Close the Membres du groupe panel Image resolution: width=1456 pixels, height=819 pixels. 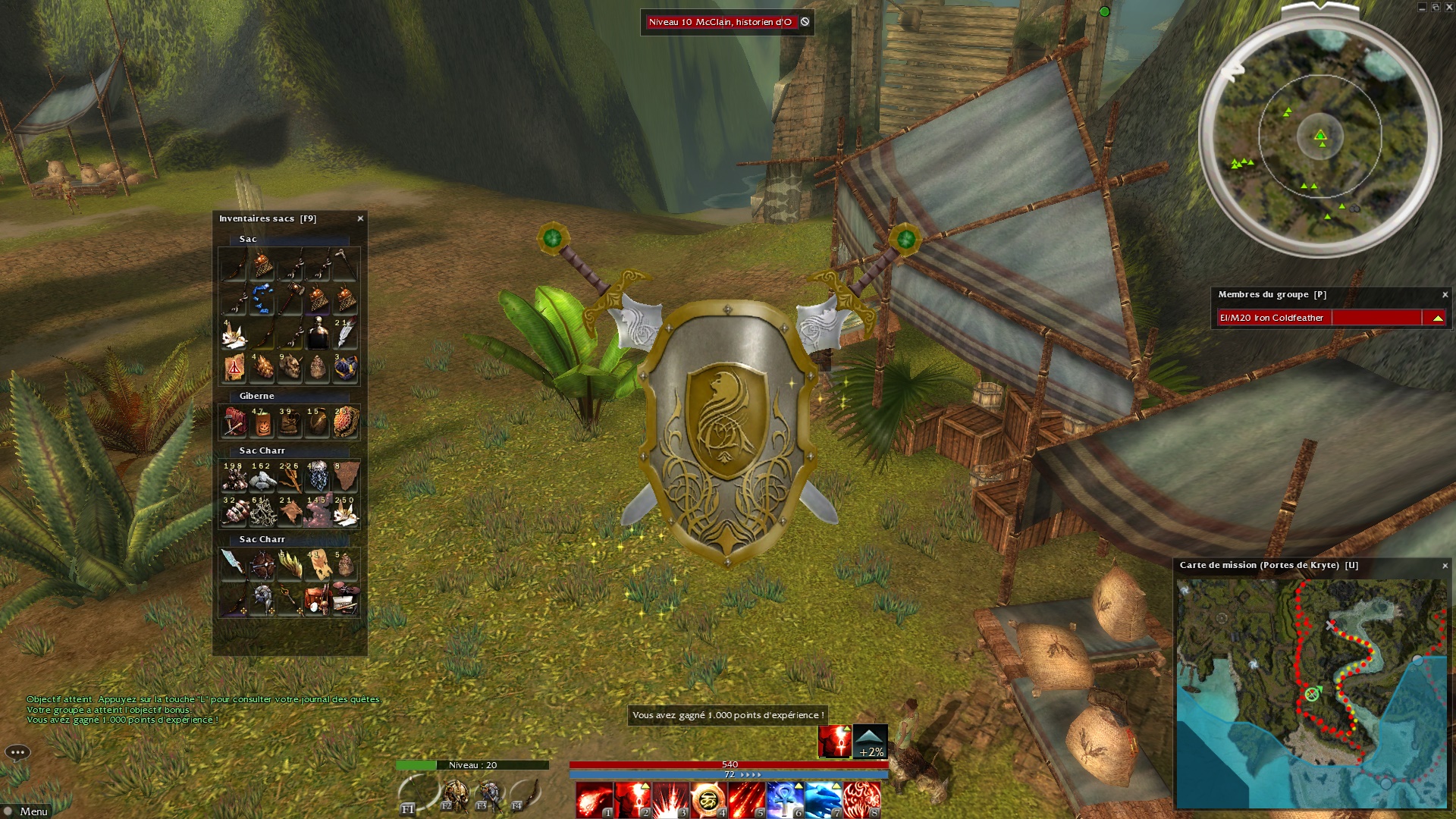coord(1445,295)
